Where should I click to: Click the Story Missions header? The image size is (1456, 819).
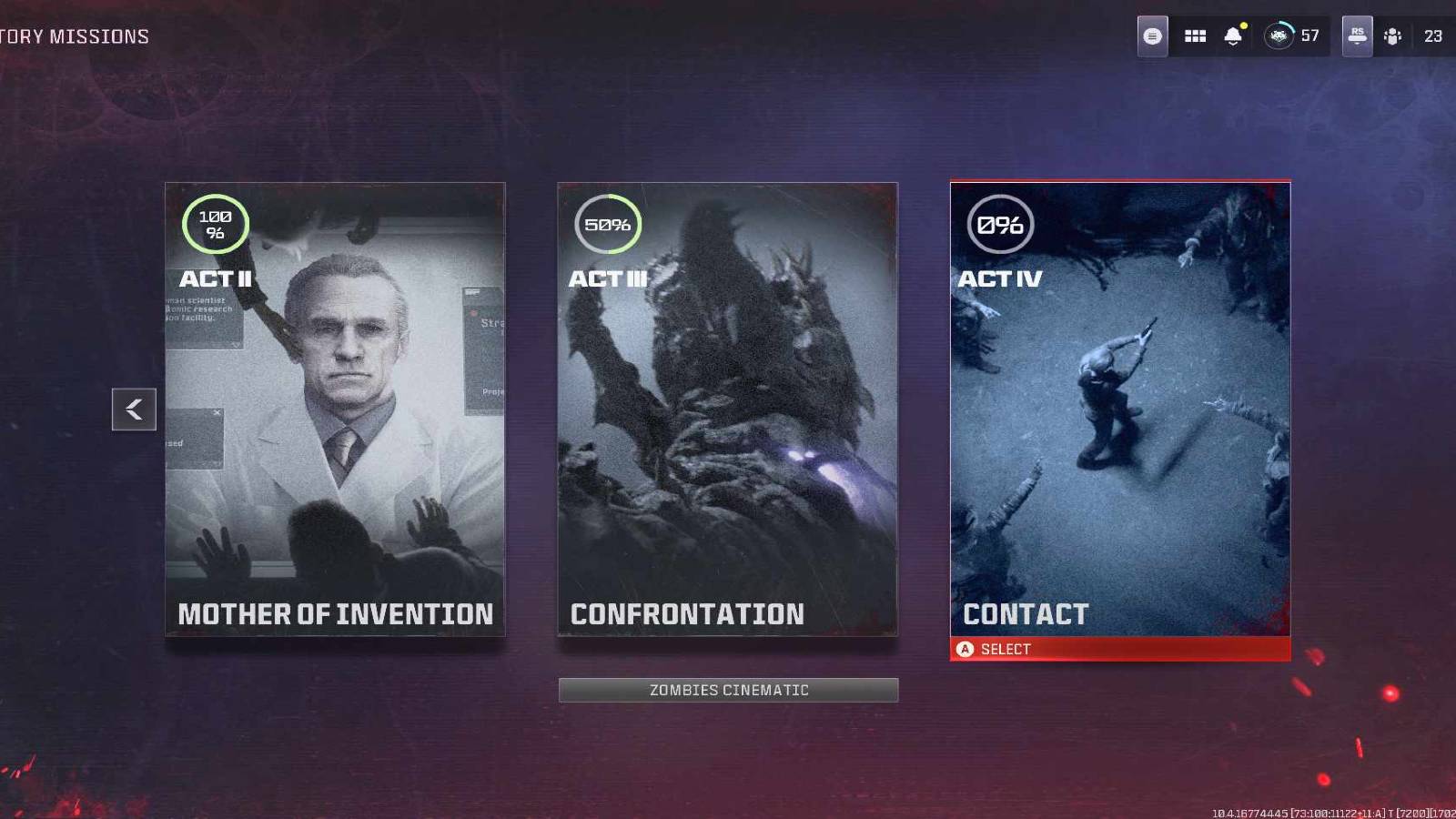click(x=74, y=35)
